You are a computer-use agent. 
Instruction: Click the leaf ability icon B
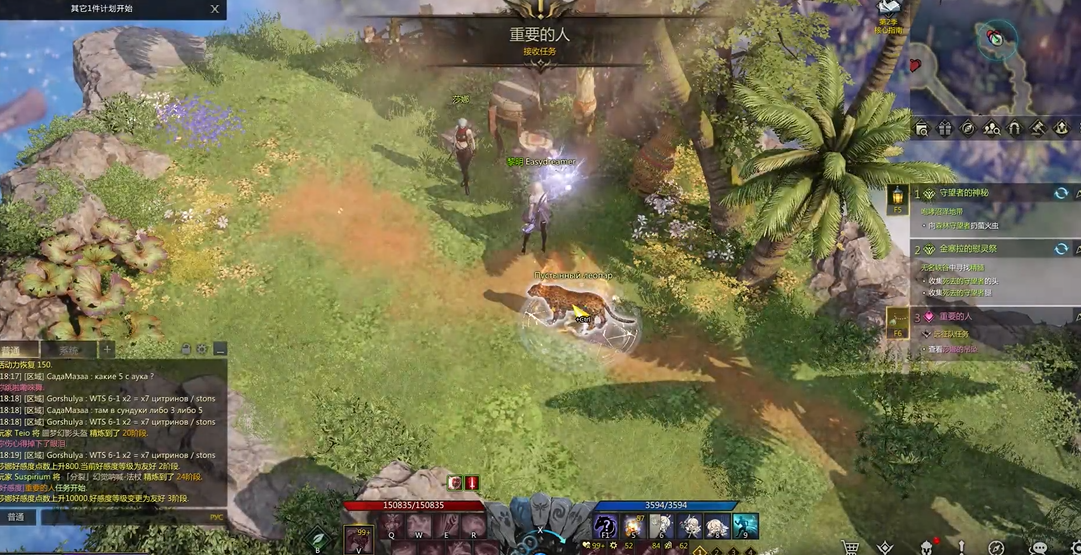[318, 540]
